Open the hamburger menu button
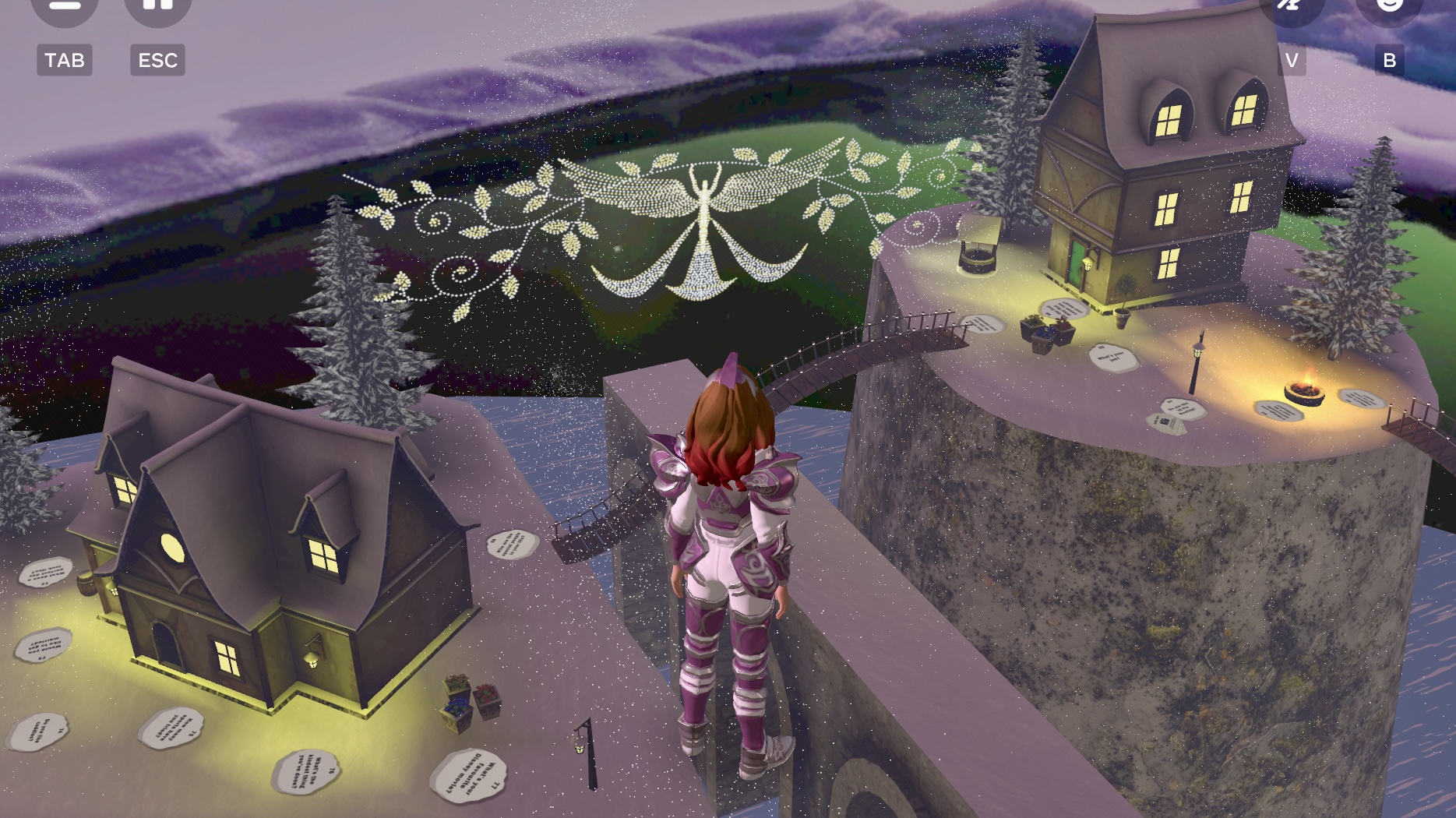Image resolution: width=1456 pixels, height=818 pixels. [64, 6]
